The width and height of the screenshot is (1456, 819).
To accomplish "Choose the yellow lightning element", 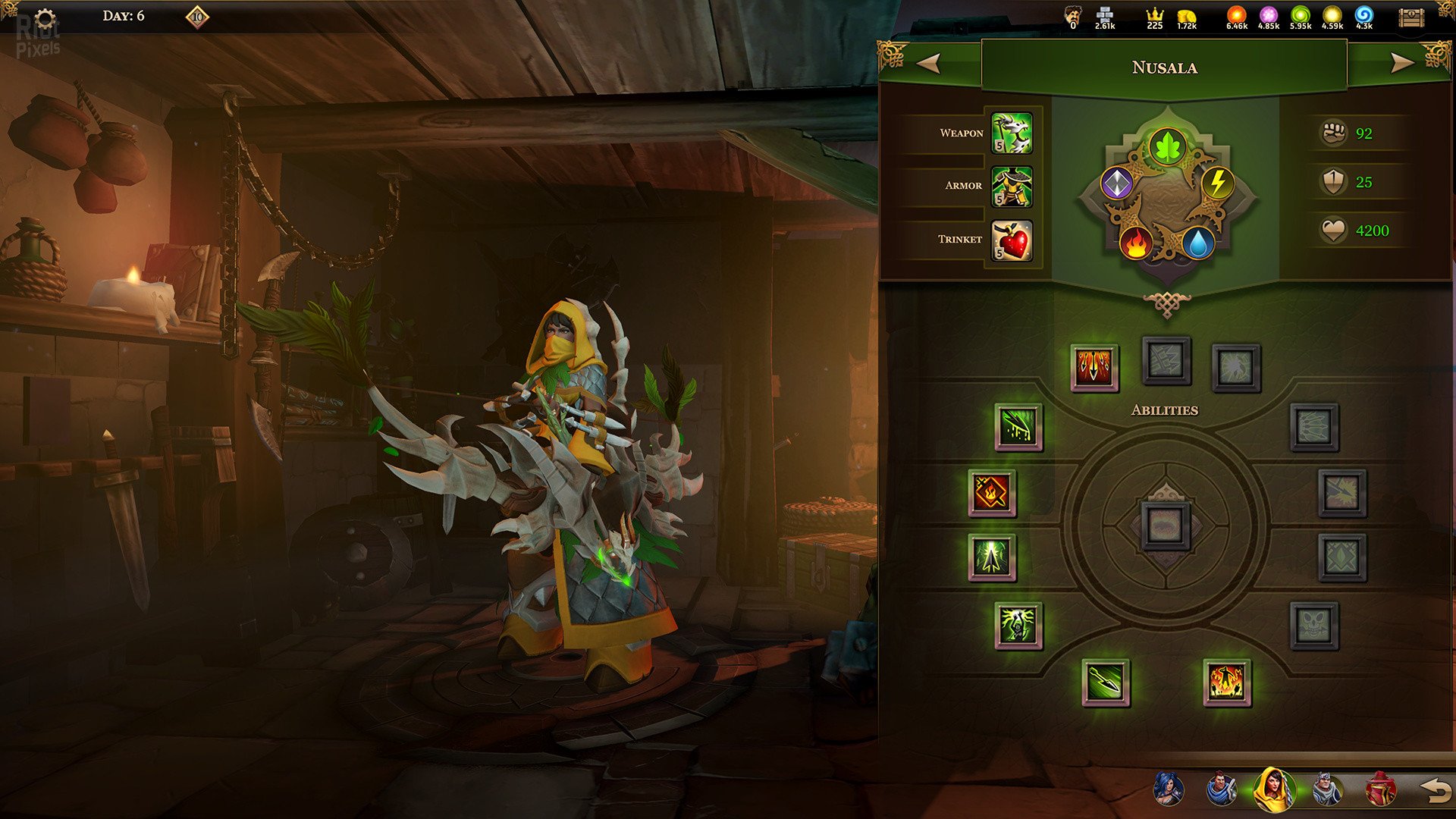I will (1217, 184).
